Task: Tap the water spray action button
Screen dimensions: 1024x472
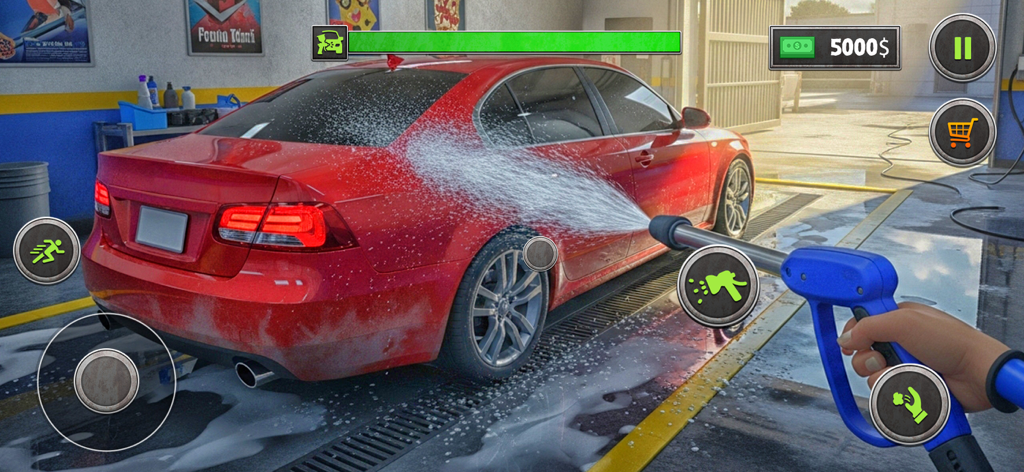Action: click(718, 286)
